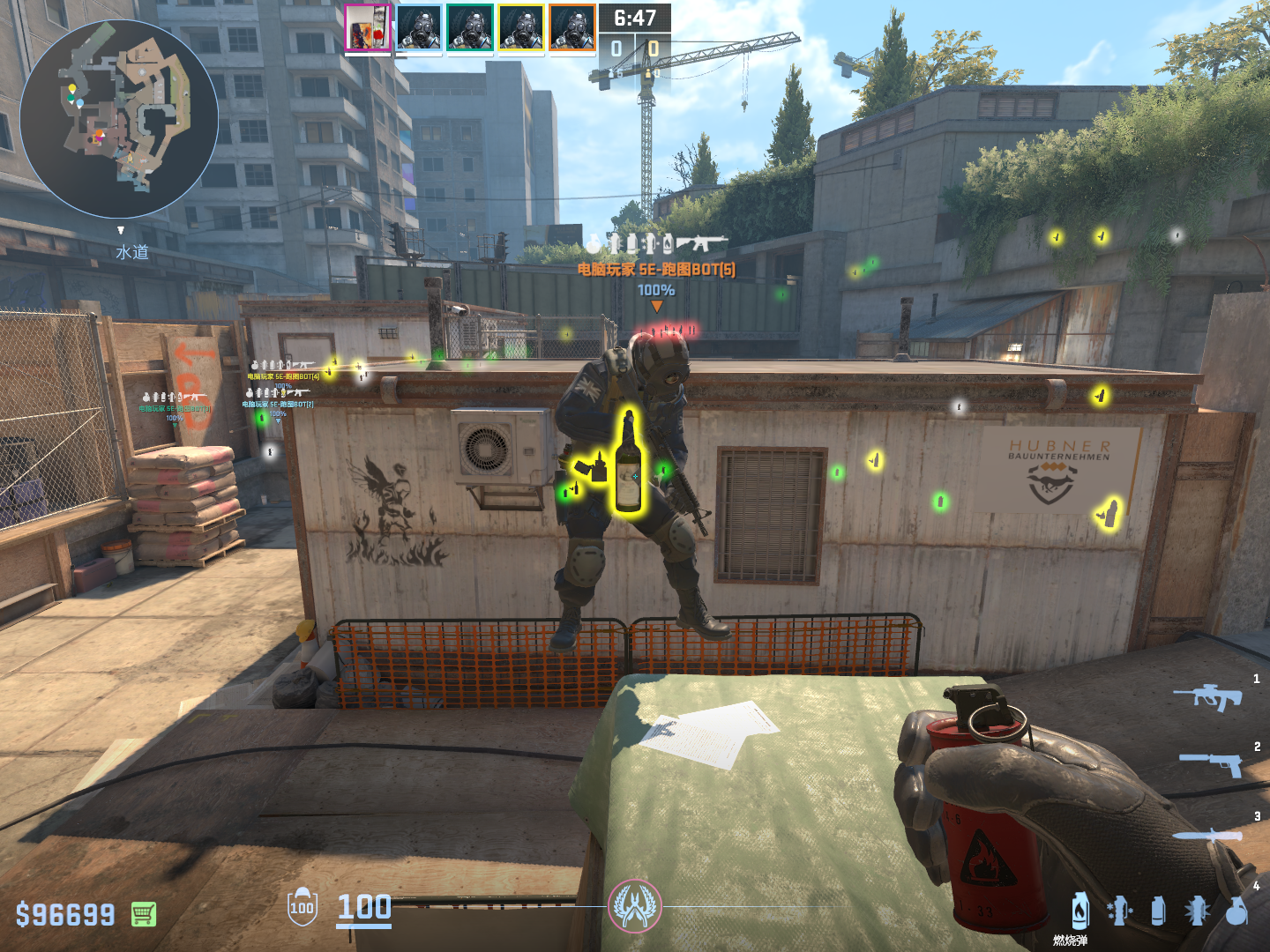
Task: Select the knife in slot 3
Action: 1207,835
